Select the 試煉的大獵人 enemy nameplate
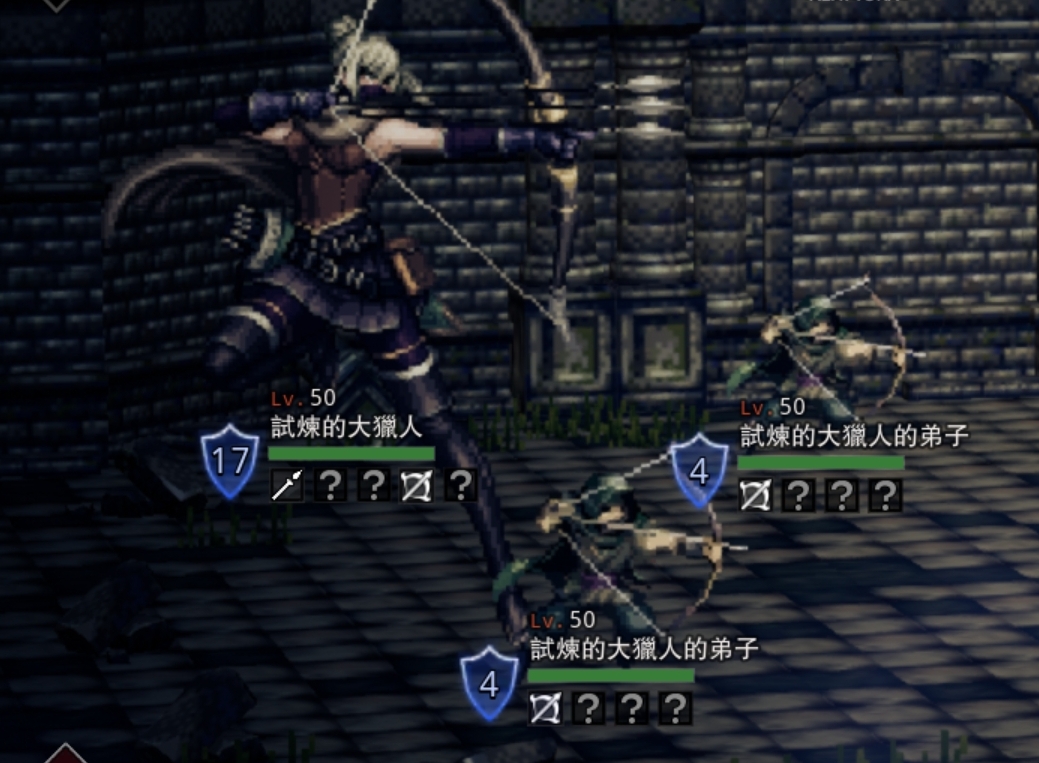Image resolution: width=1039 pixels, height=763 pixels. 347,429
